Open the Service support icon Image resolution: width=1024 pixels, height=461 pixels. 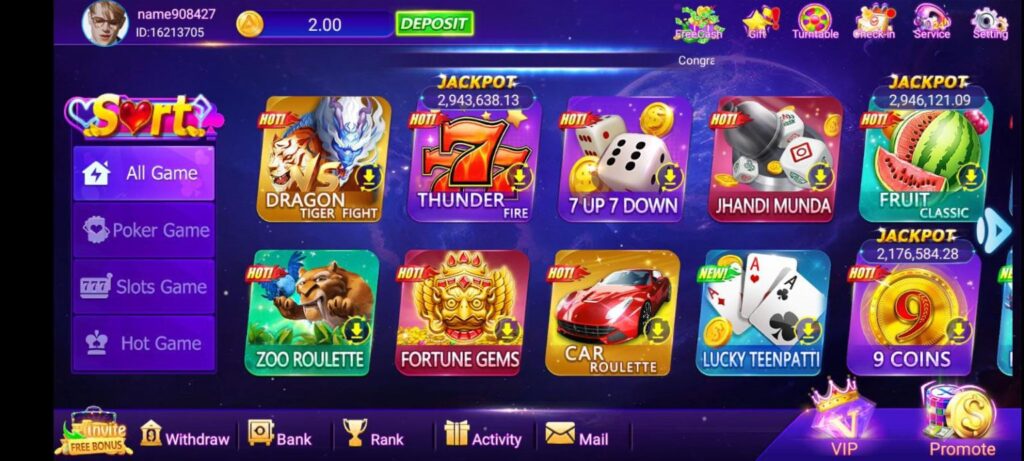pos(931,22)
